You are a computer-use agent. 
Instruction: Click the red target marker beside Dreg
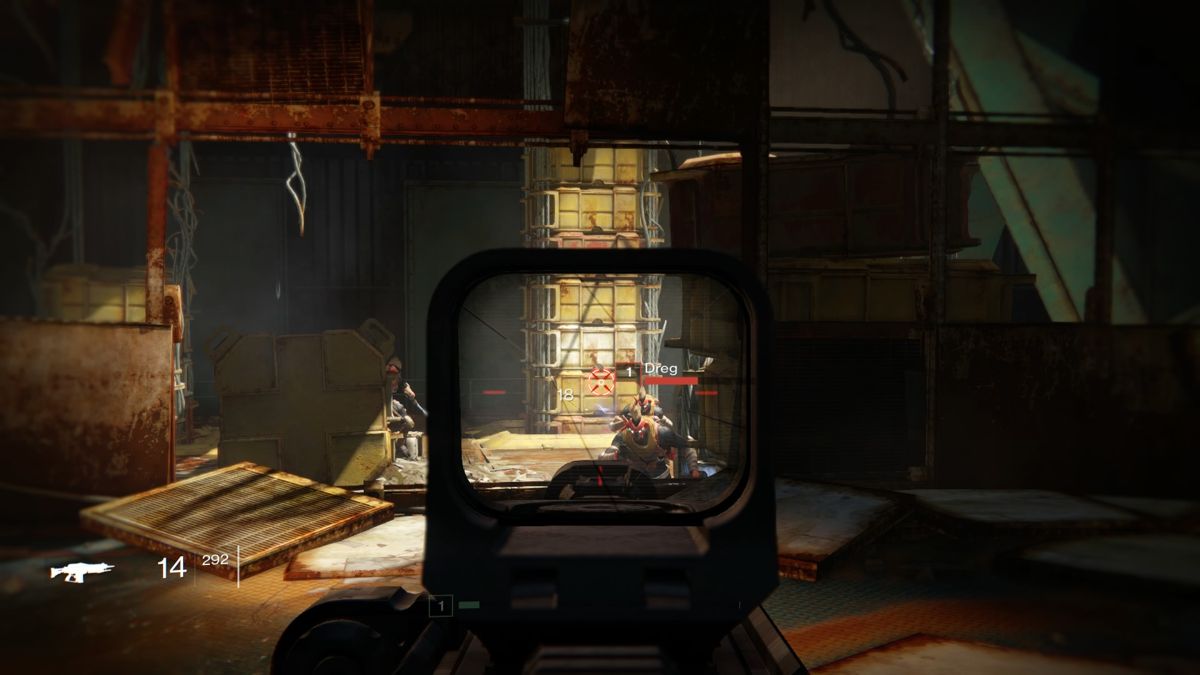tap(601, 379)
